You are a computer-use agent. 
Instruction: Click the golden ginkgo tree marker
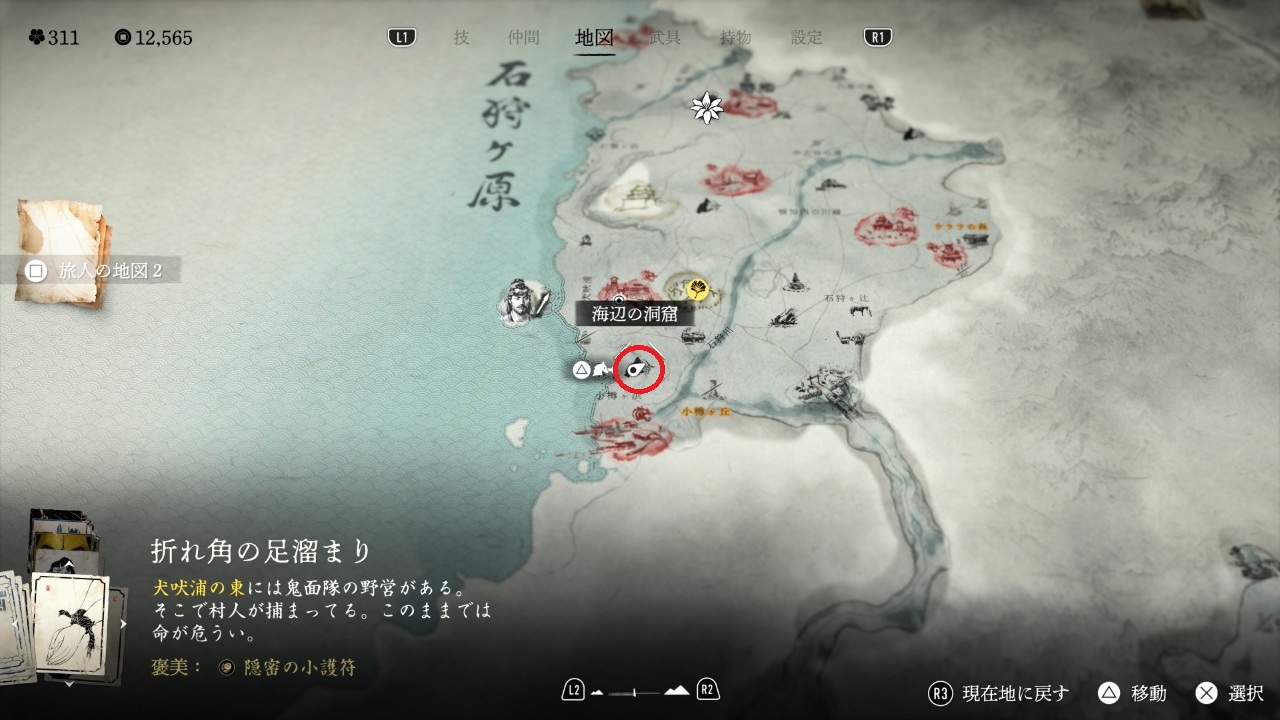coord(698,290)
